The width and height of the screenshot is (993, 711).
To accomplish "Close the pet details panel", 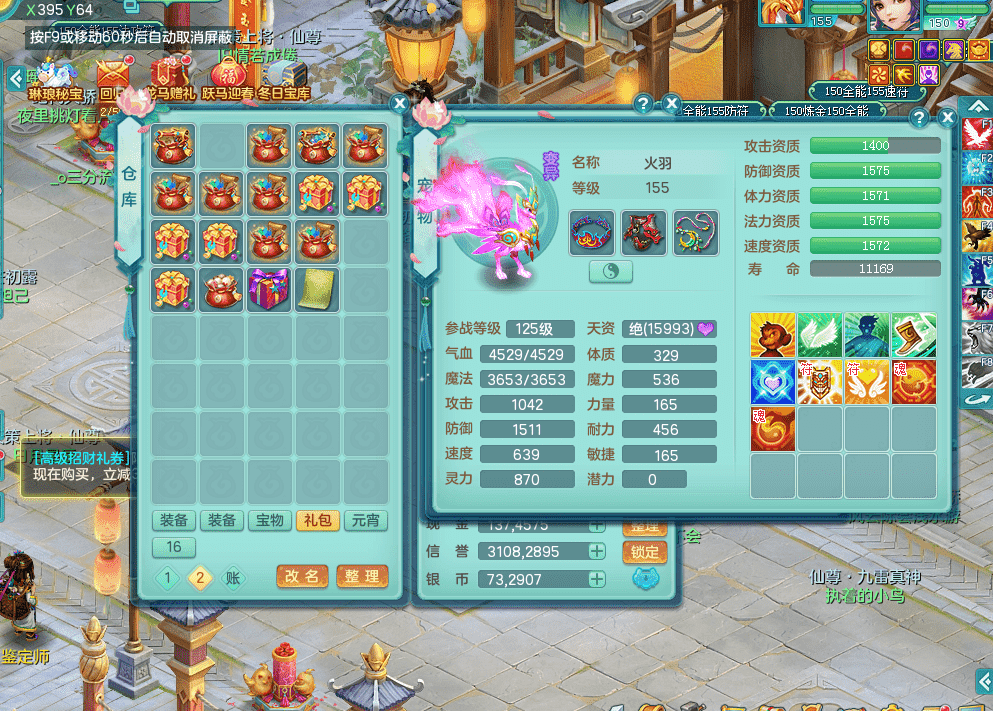I will coord(946,118).
